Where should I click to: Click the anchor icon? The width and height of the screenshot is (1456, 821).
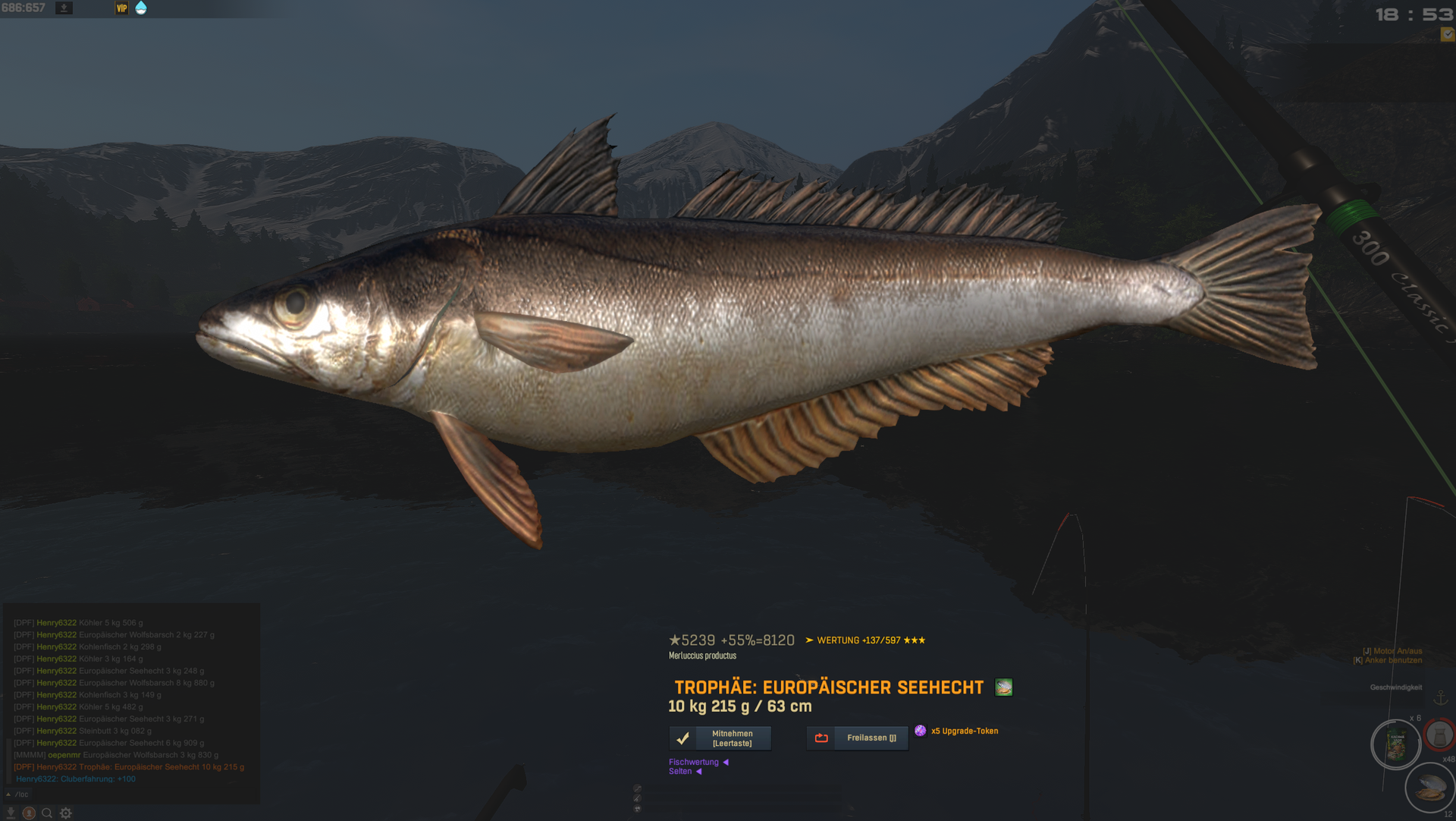click(1440, 697)
